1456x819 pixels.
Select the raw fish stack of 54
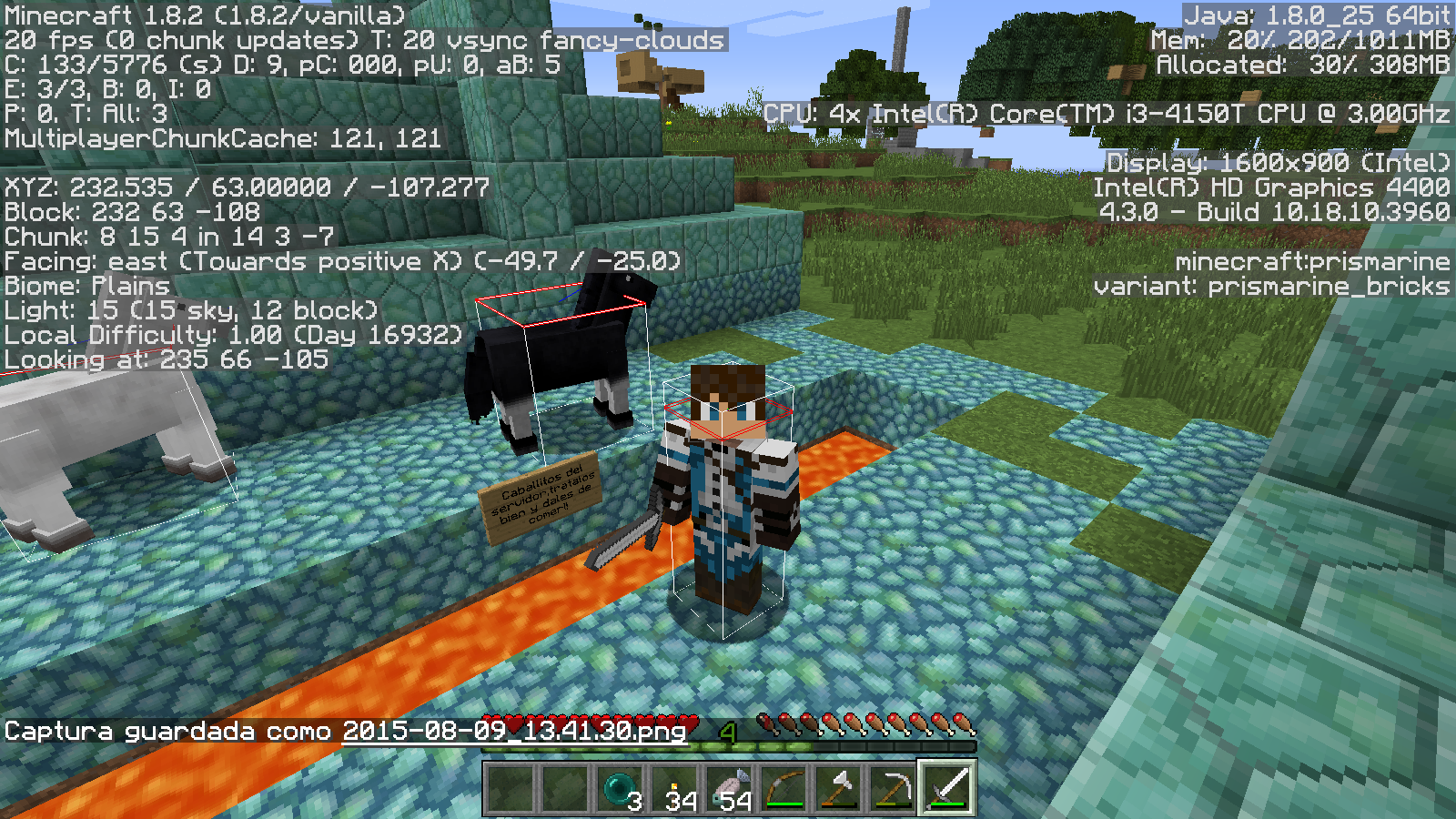point(729,788)
